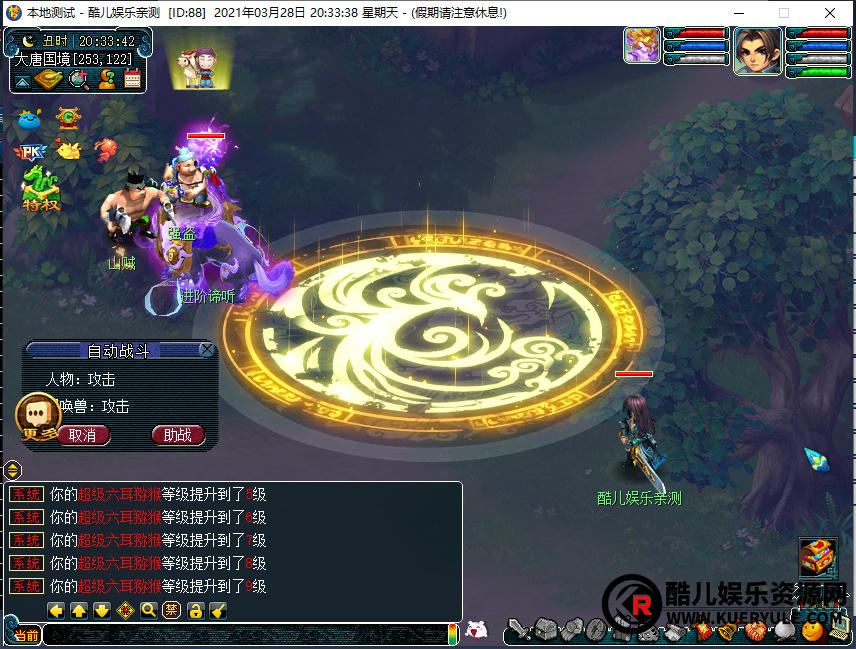This screenshot has height=649, width=856.
Task: Open the world map magnifier globe icon
Action: [x=78, y=78]
